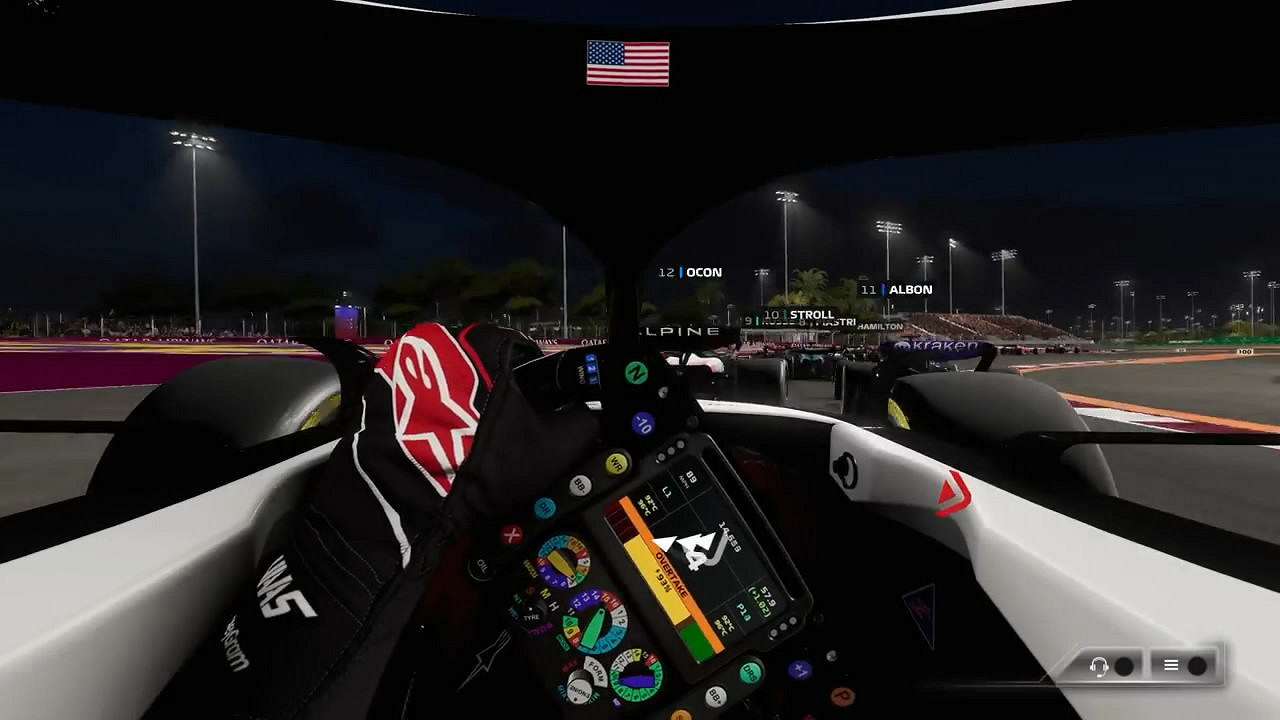
Task: Click the BB- brake balance button
Action: click(x=579, y=484)
